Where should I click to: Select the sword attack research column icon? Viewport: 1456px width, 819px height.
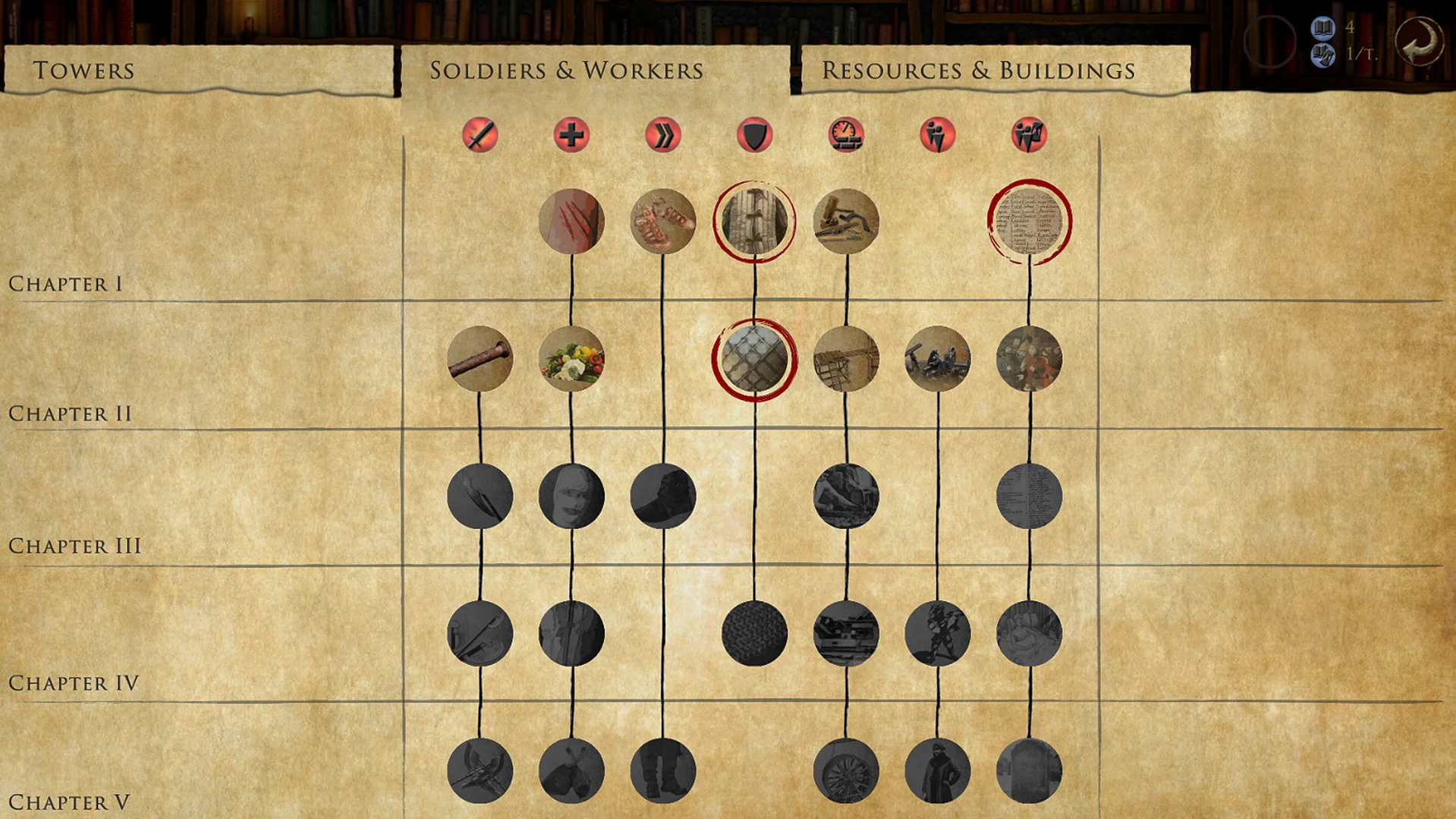click(x=480, y=136)
